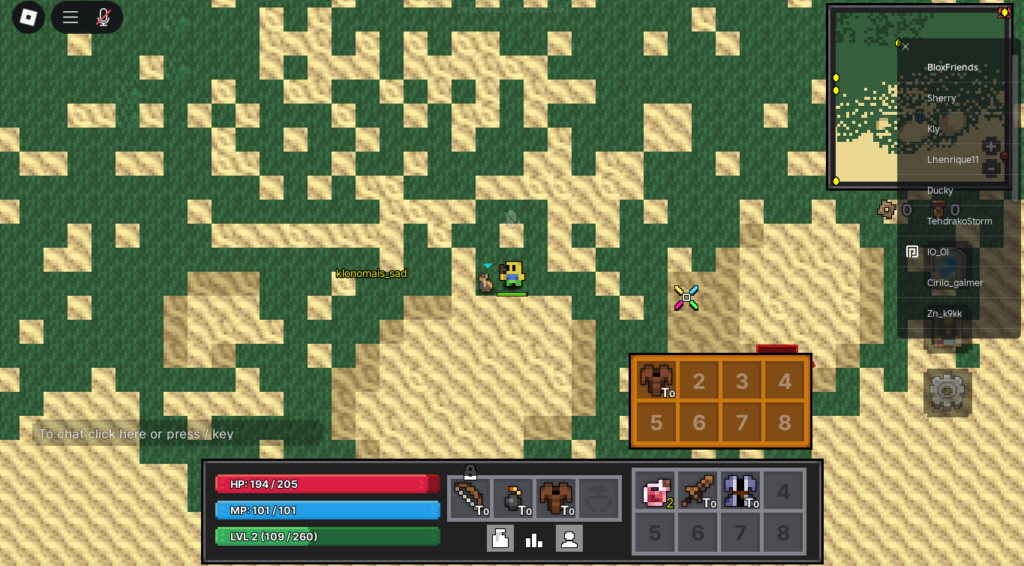This screenshot has width=1024, height=566.
Task: Select the equipped bow weapon slot
Action: [469, 497]
